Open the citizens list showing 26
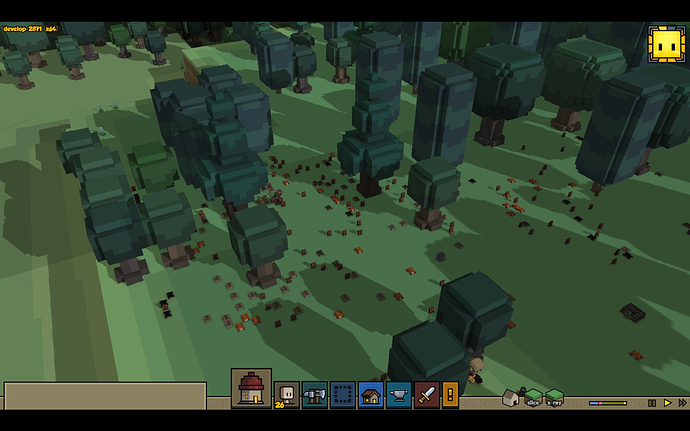 [x=286, y=394]
